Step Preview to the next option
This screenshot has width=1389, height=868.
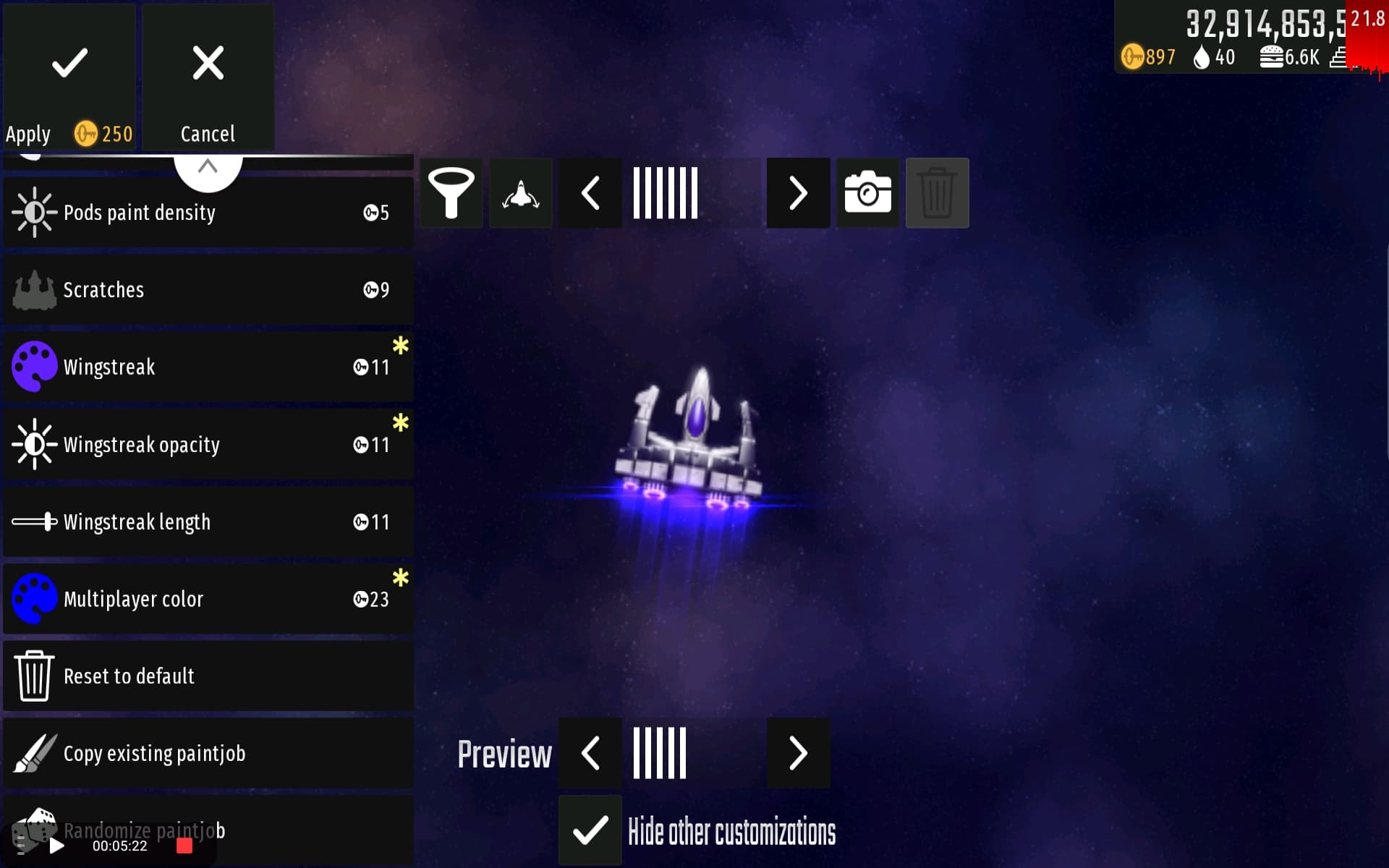pyautogui.click(x=798, y=754)
